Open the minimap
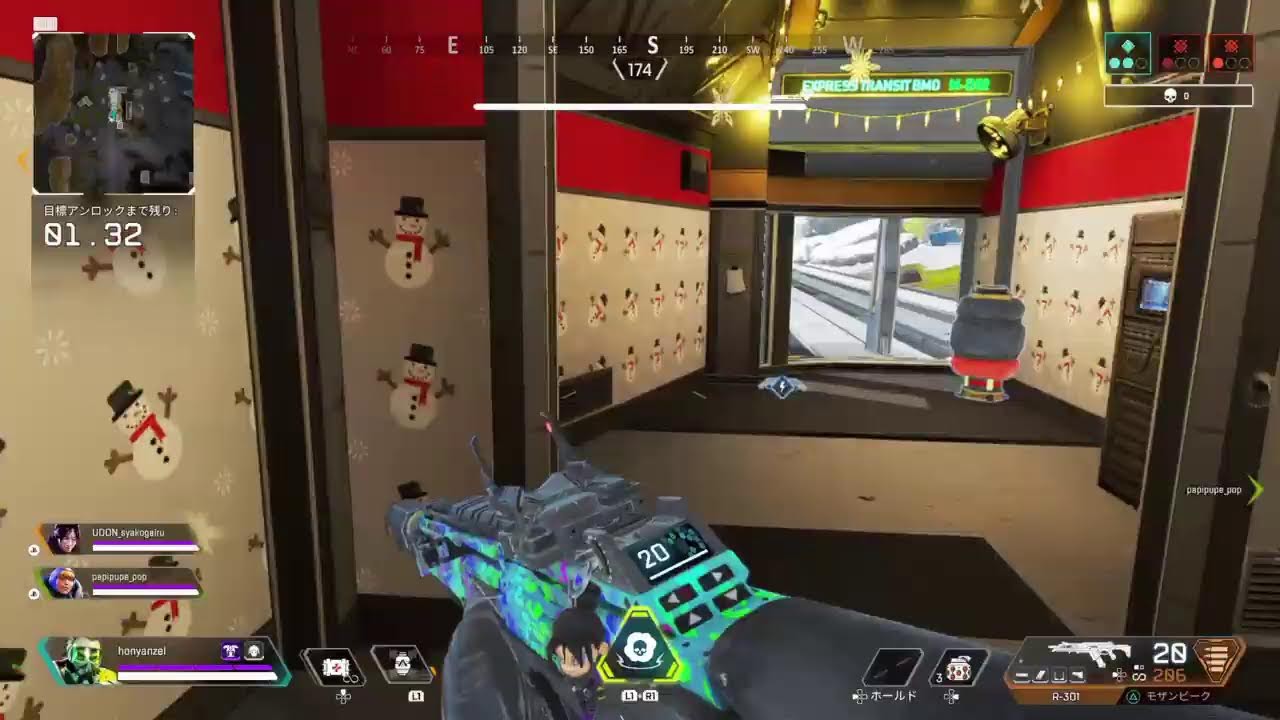 click(113, 113)
